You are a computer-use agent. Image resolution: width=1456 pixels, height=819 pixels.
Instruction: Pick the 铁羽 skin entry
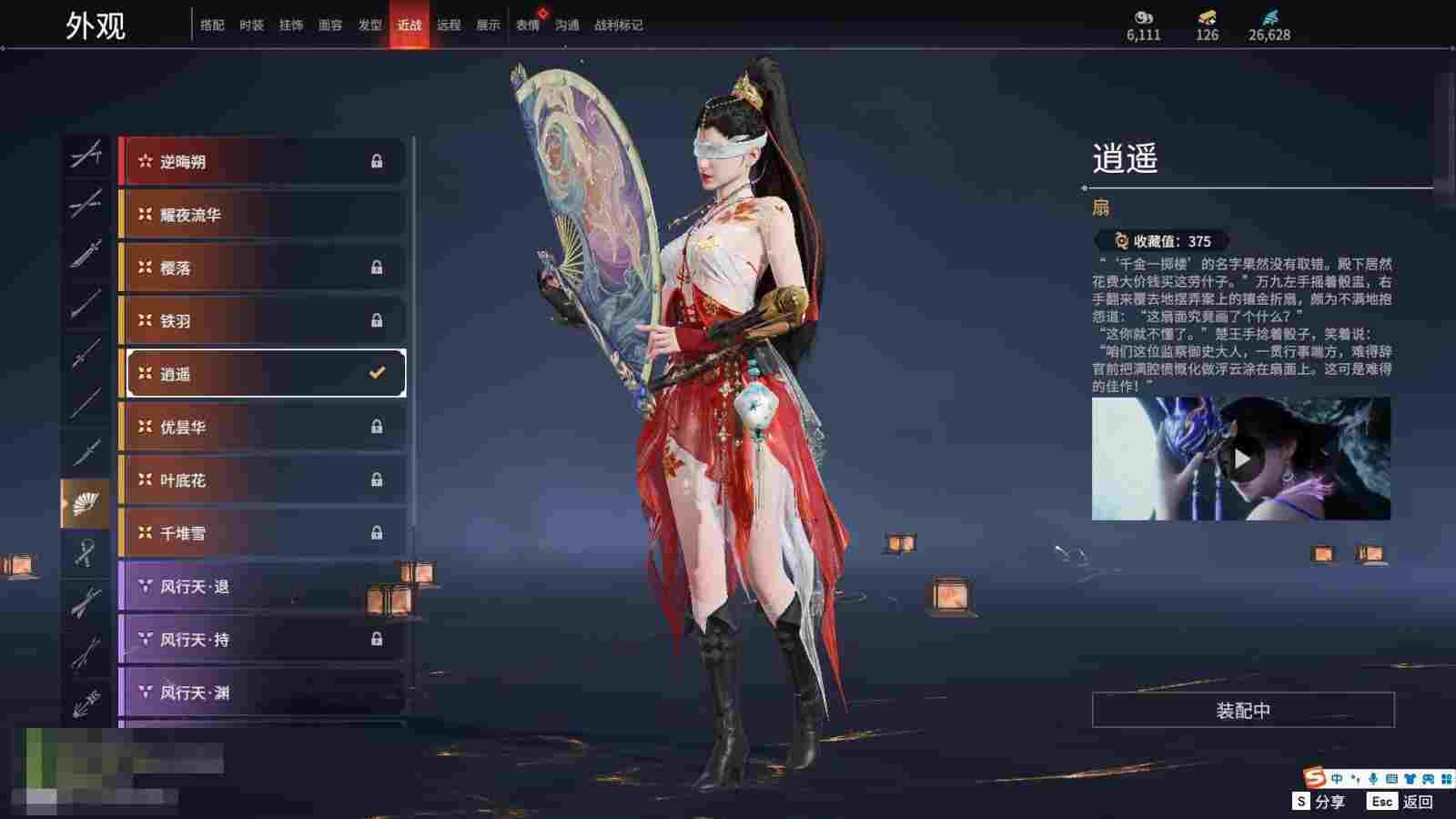pos(262,320)
